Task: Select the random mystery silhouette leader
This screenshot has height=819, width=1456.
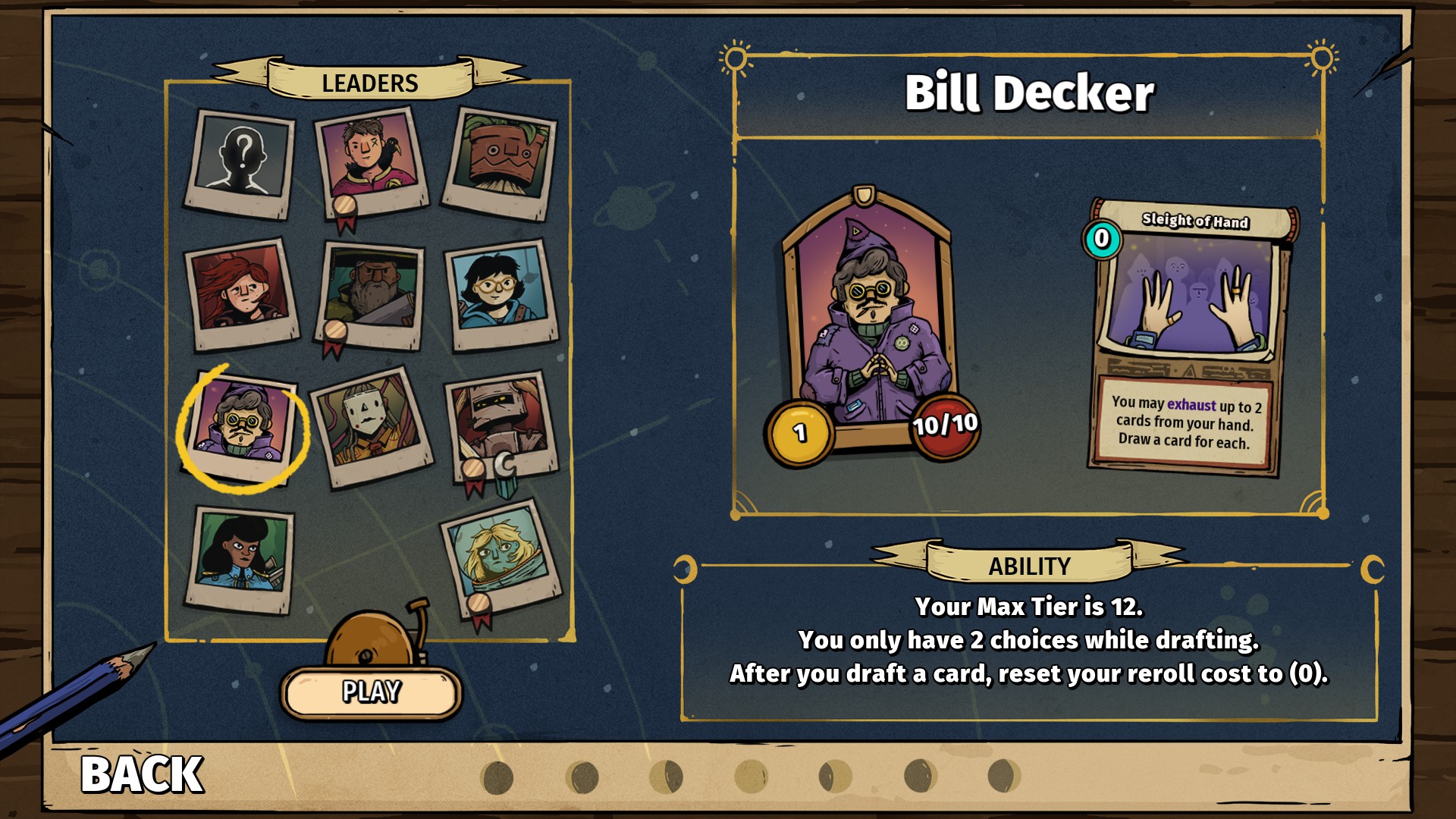Action: coord(240,161)
